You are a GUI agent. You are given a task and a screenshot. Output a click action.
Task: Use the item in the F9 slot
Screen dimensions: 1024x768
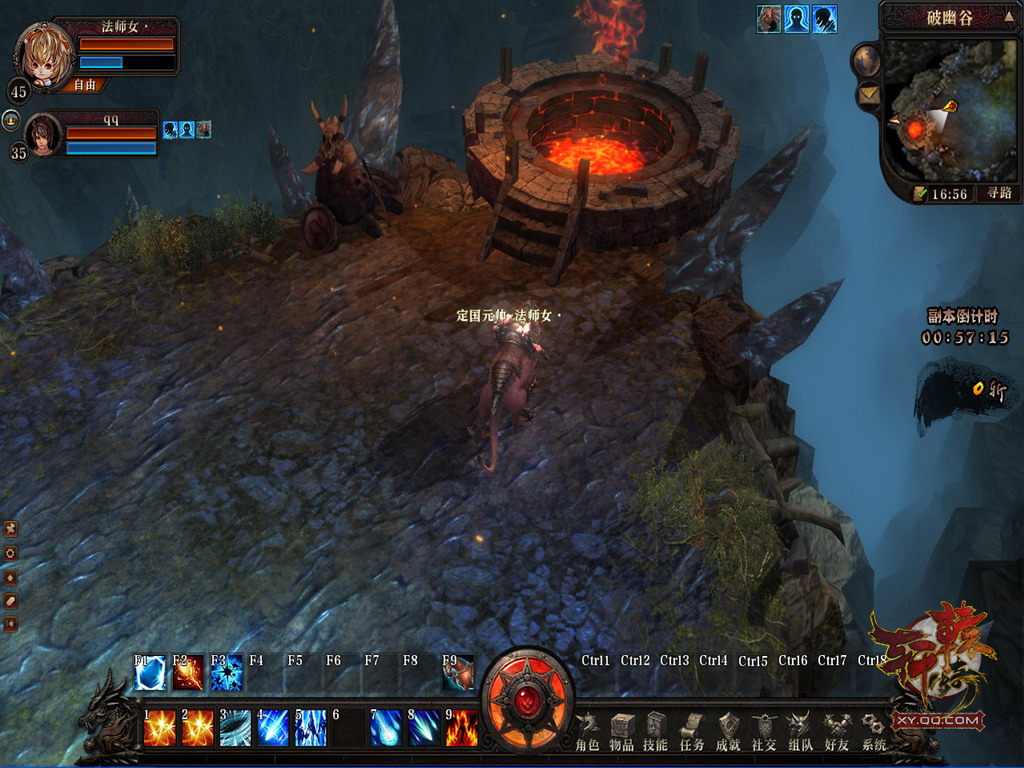tap(459, 673)
